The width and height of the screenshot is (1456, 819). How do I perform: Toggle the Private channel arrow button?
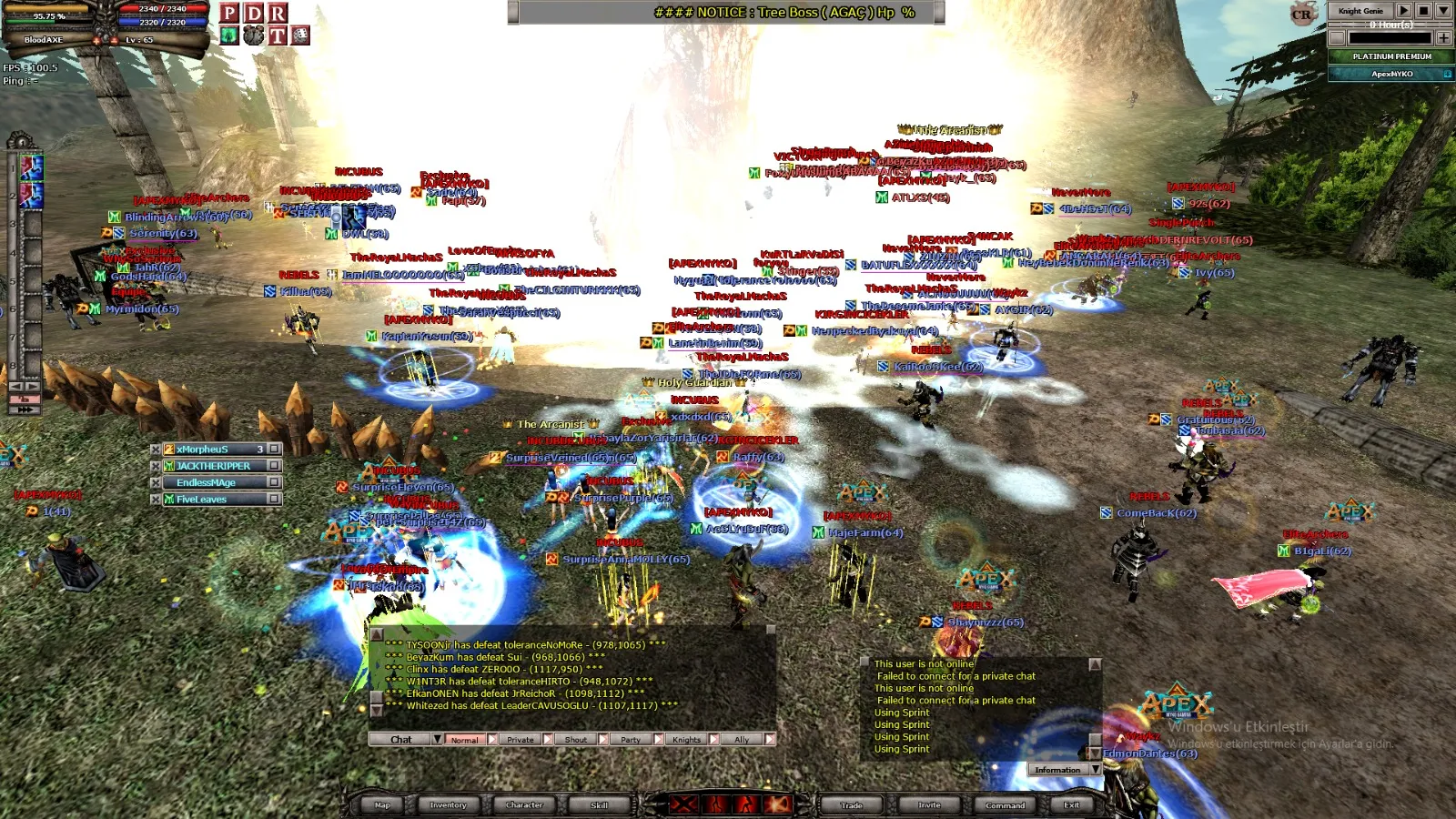point(547,739)
